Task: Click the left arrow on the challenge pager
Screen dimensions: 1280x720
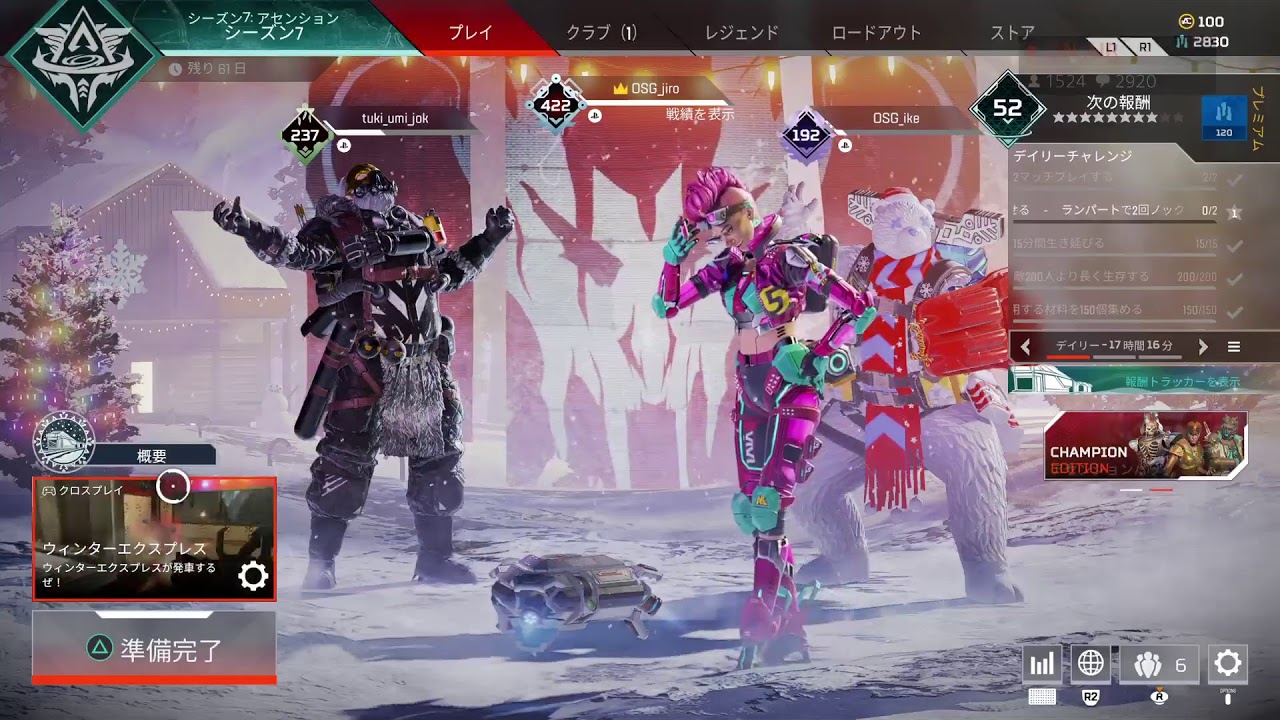Action: [x=1024, y=346]
